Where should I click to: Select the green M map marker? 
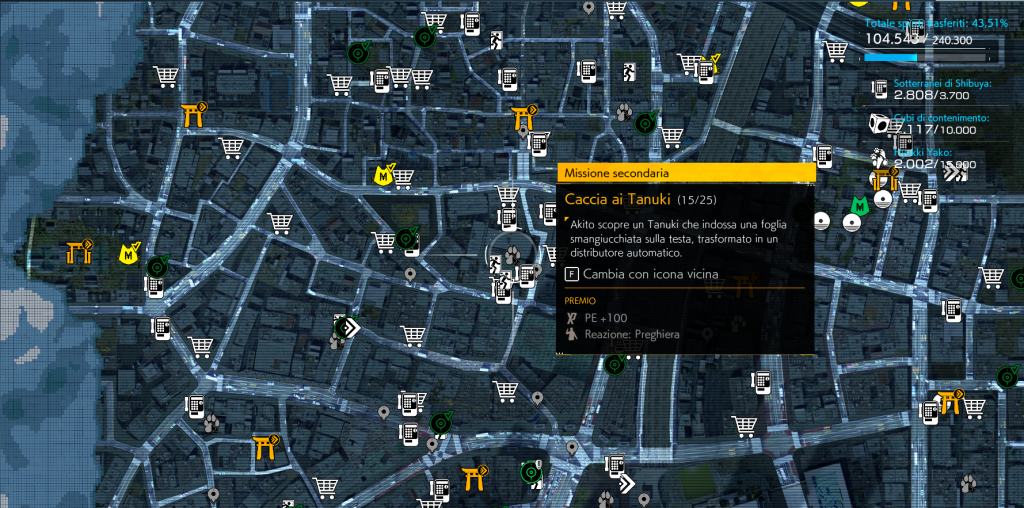point(858,206)
